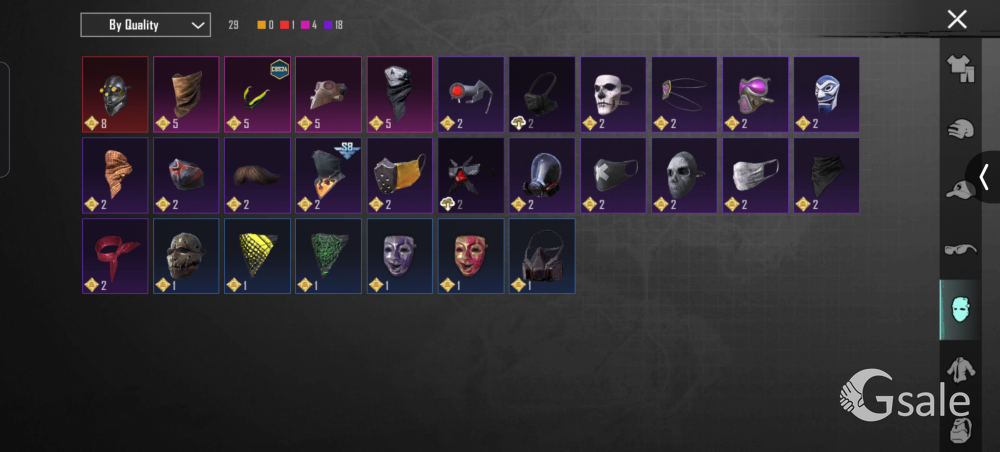Close the inventory screen
Screen dimensions: 1000x452
(x=957, y=19)
